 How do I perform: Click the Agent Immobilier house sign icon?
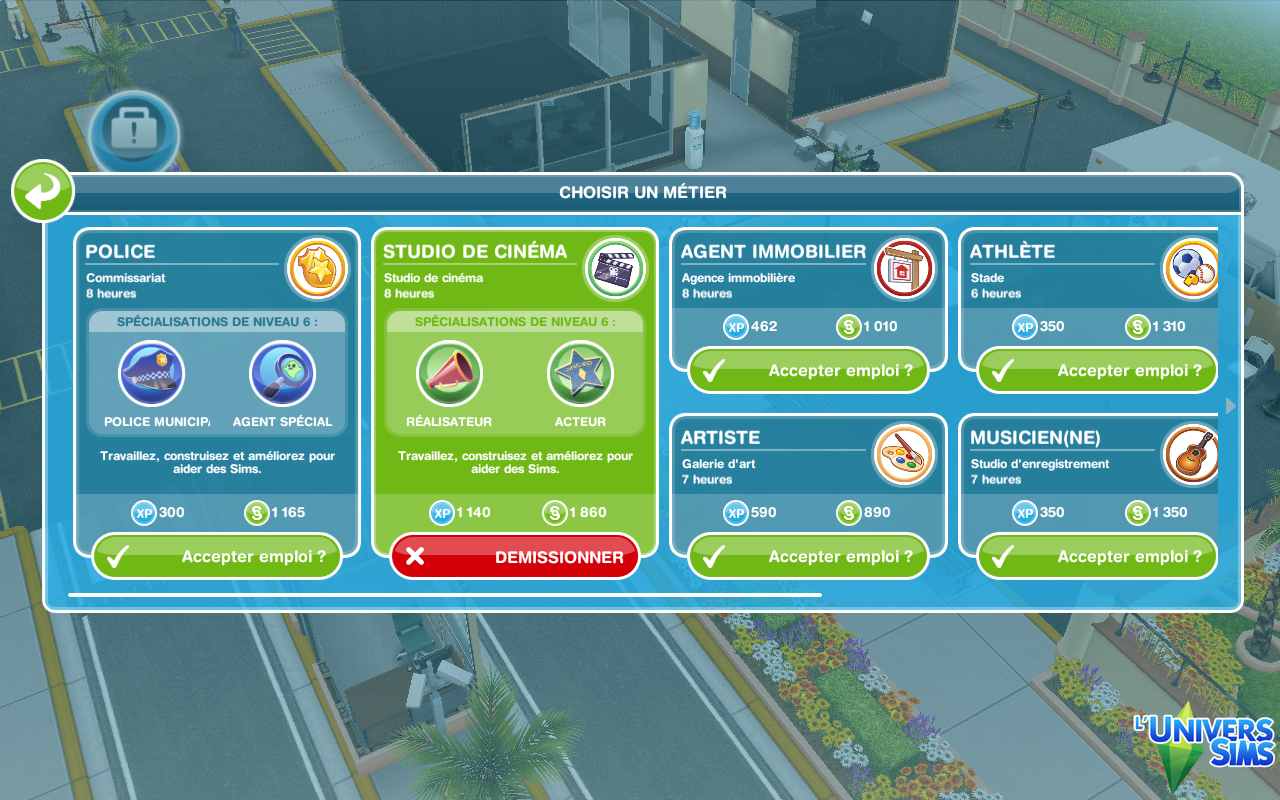[x=903, y=268]
